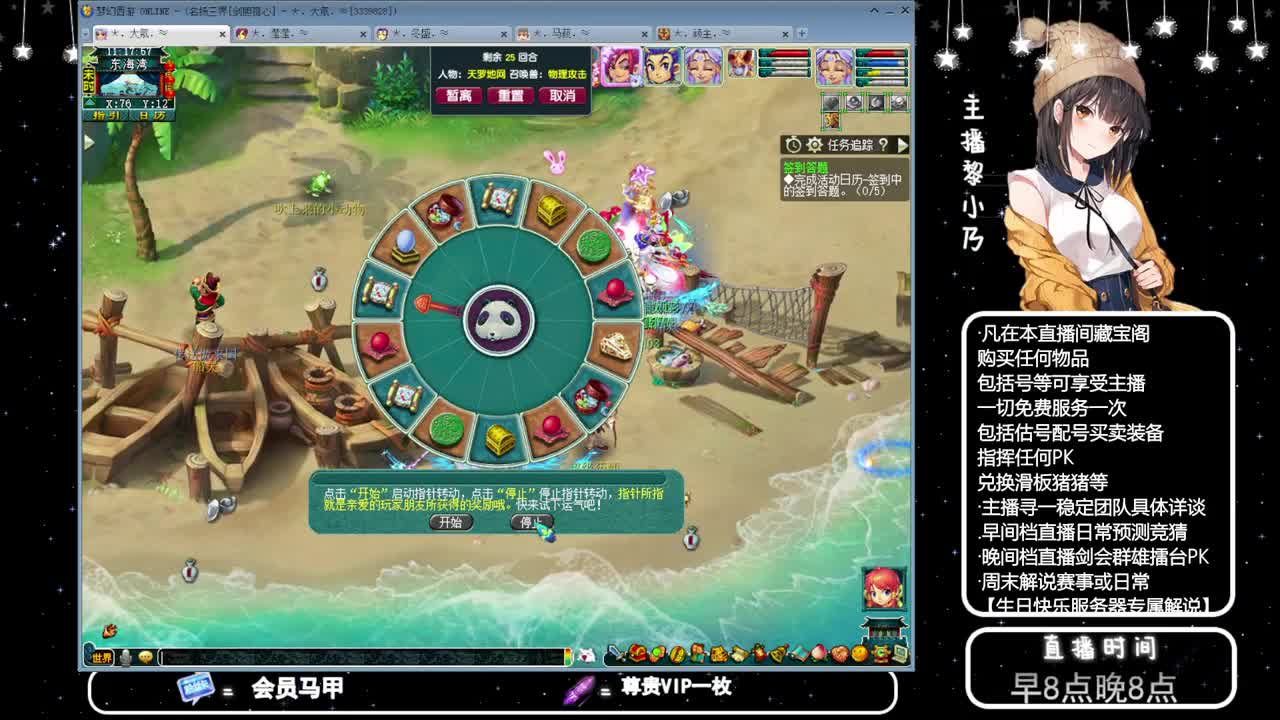The height and width of the screenshot is (720, 1280).
Task: Click the question mark help icon near 任务追踪
Action: click(x=884, y=145)
